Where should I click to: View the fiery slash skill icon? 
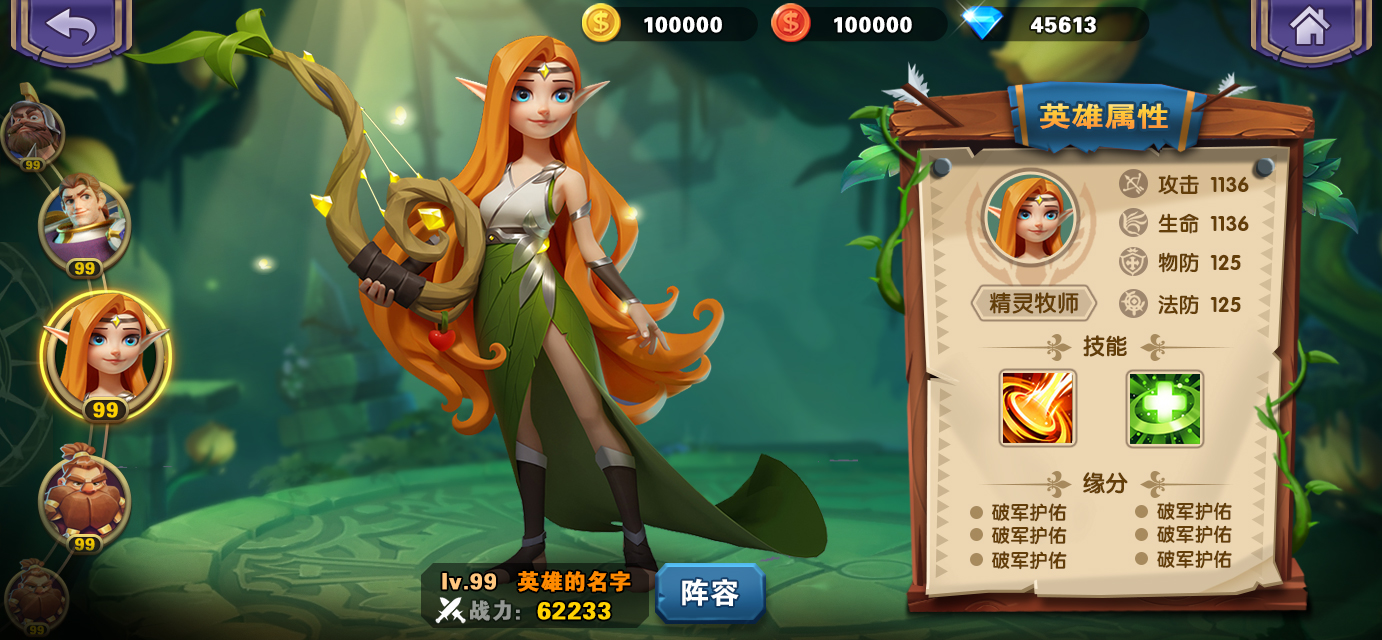[1037, 408]
